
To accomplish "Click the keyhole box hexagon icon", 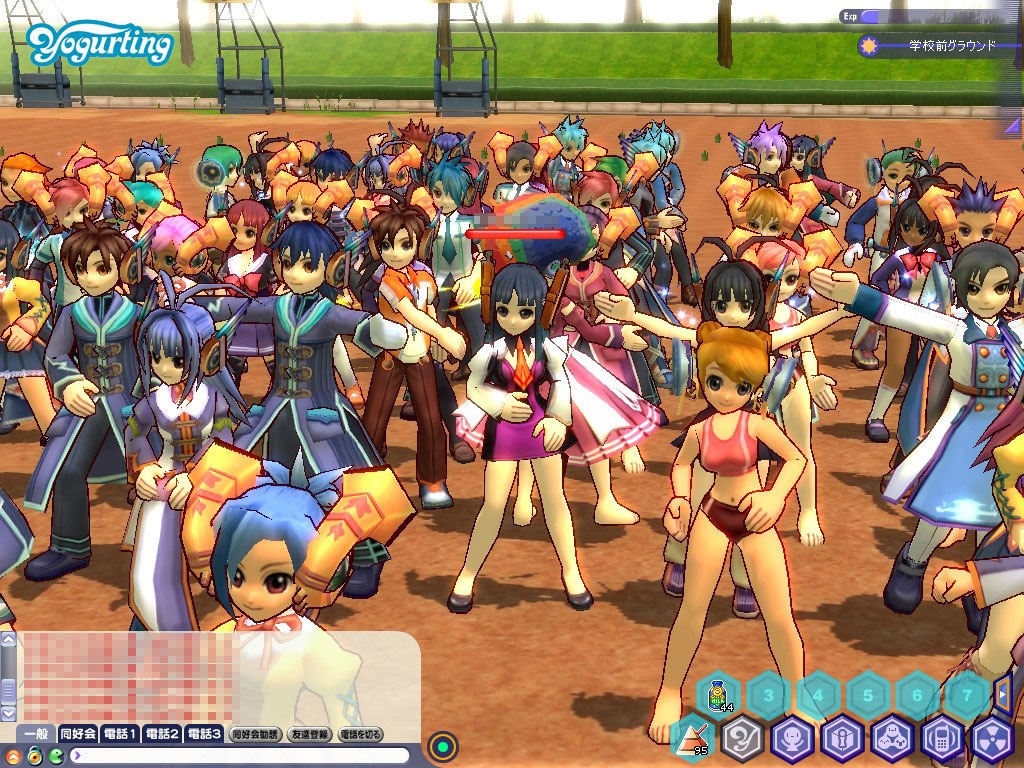I will (842, 739).
